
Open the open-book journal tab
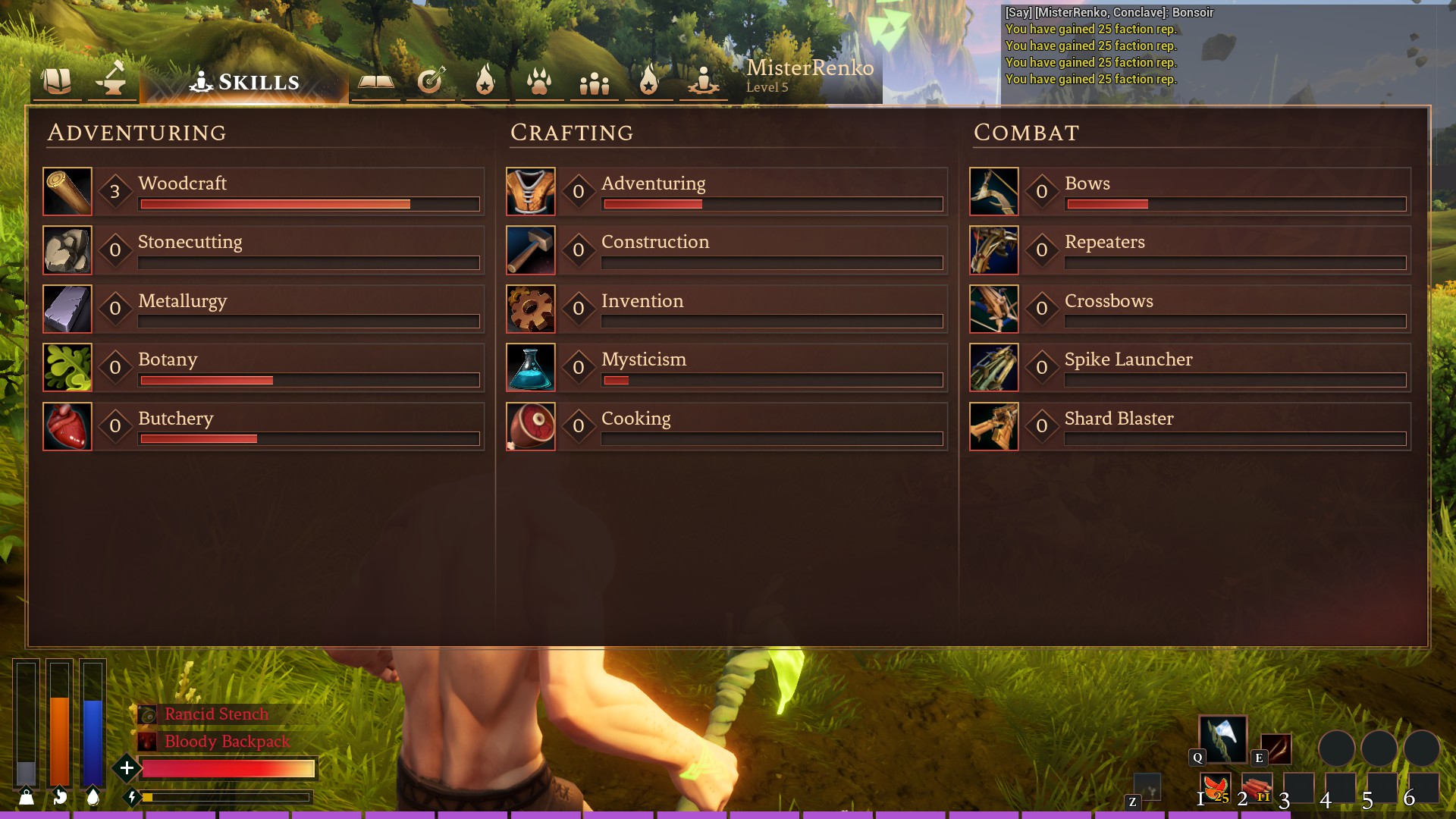[x=375, y=81]
